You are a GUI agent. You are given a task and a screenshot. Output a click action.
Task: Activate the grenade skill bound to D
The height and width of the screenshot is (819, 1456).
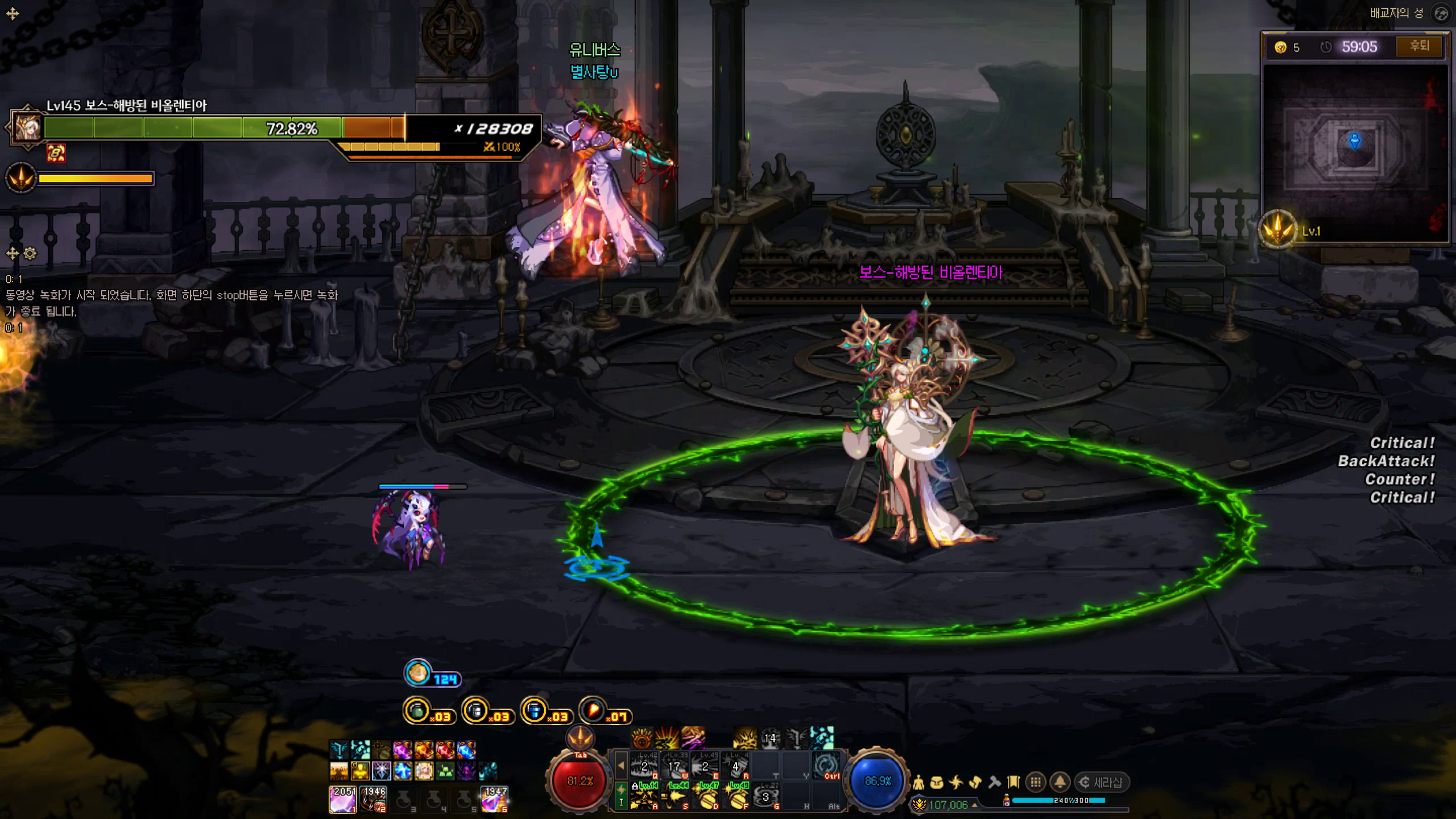705,796
